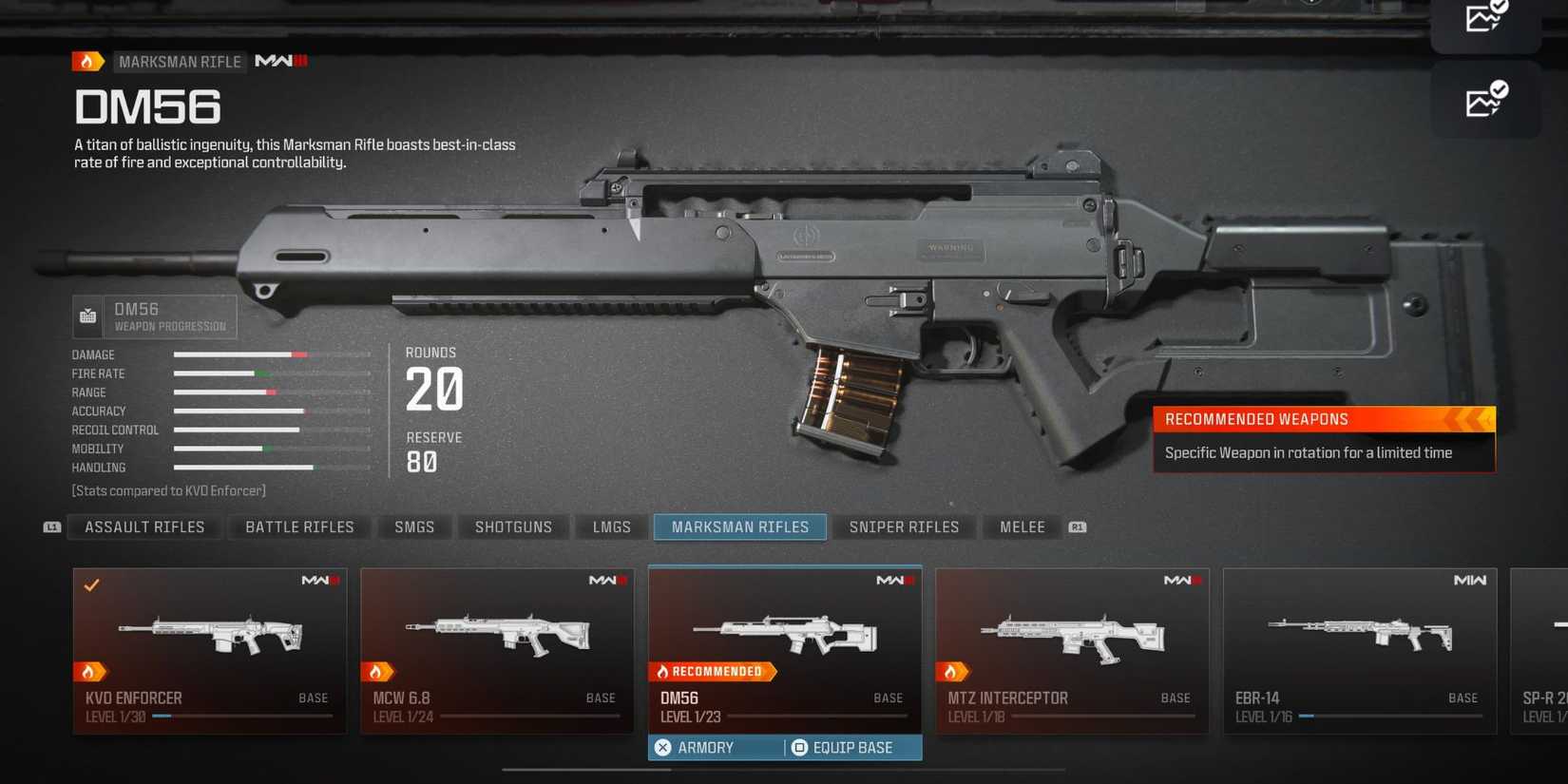This screenshot has height=784, width=1568.
Task: Click the checkmark on the KVO Enforcer card
Action: pos(91,584)
